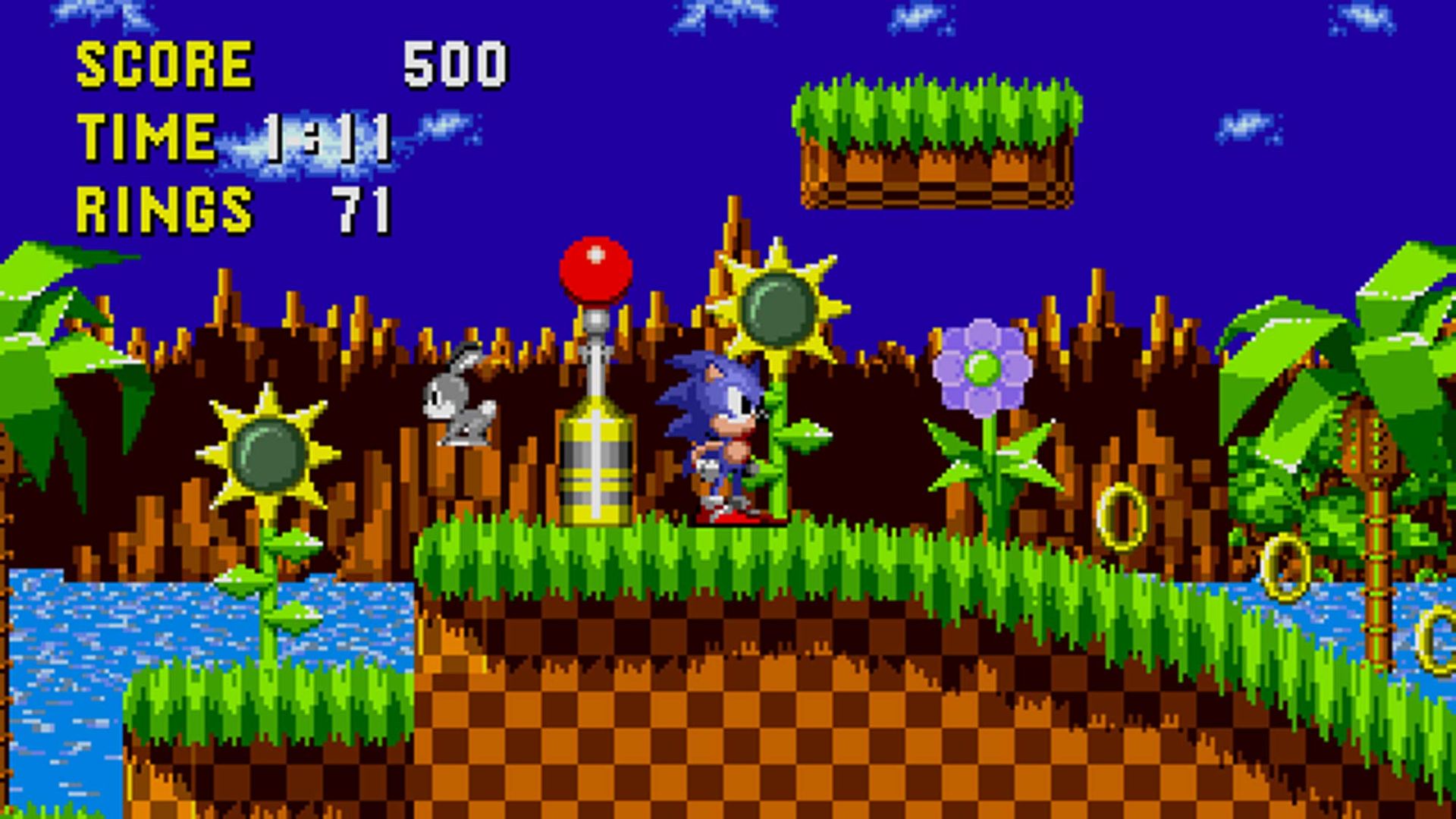Click the score value 500
This screenshot has width=1456, height=819.
coord(455,64)
